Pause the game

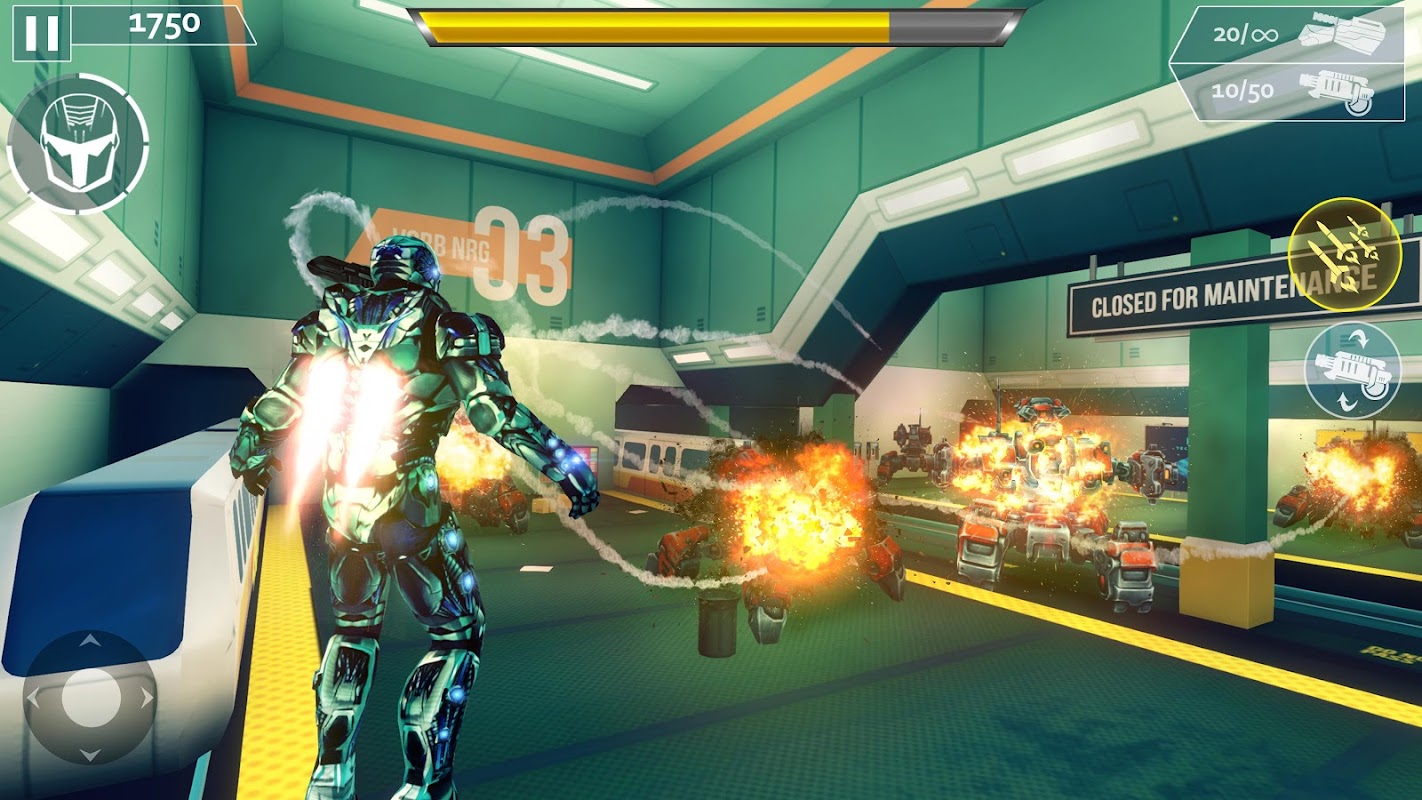pyautogui.click(x=41, y=33)
